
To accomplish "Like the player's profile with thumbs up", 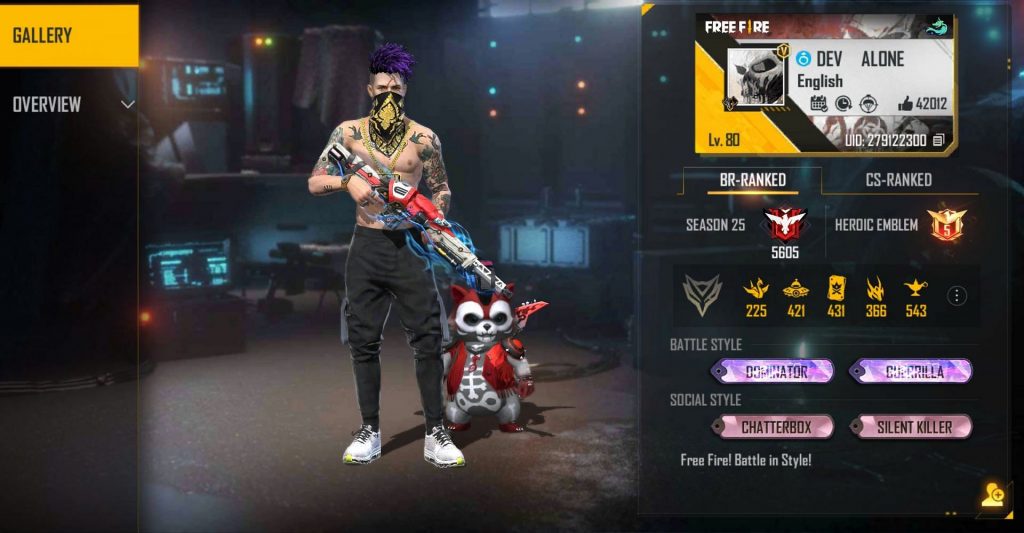I will [905, 103].
